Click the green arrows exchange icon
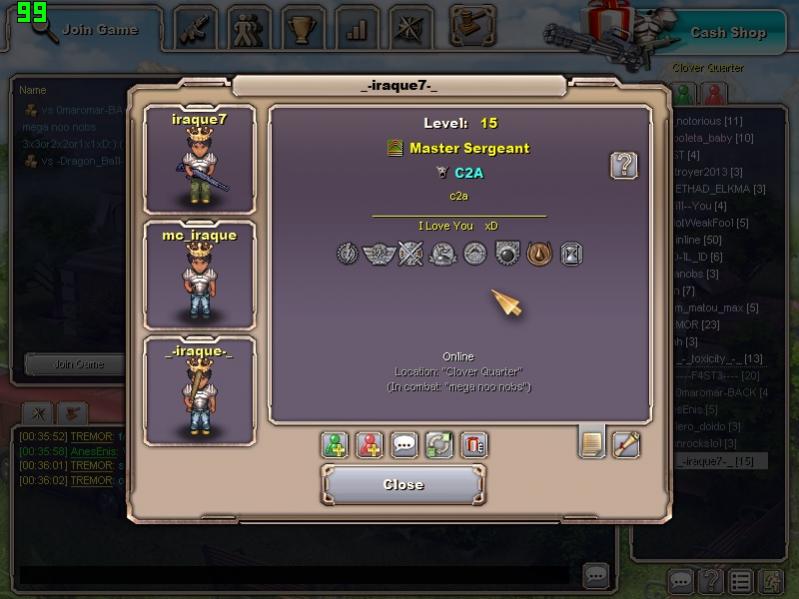Viewport: 799px width, 599px height. (439, 445)
